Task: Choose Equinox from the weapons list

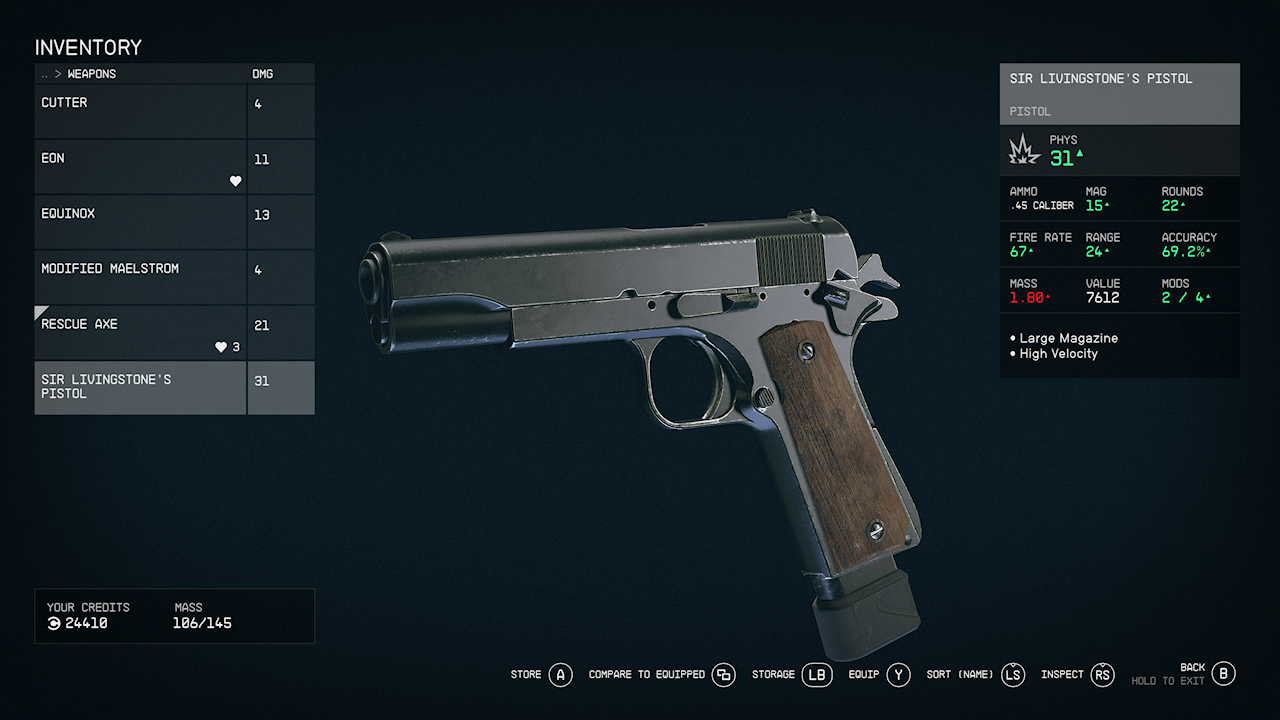Action: click(140, 222)
